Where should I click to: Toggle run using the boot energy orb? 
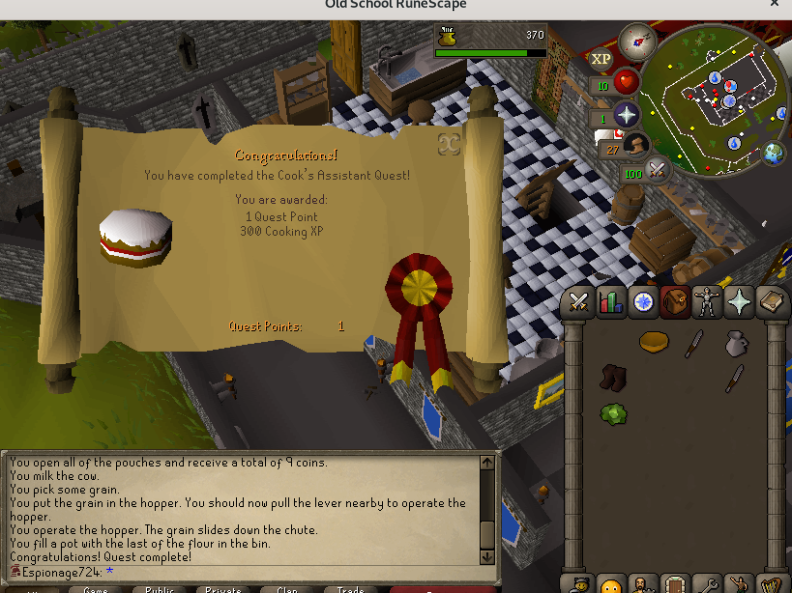pyautogui.click(x=636, y=147)
